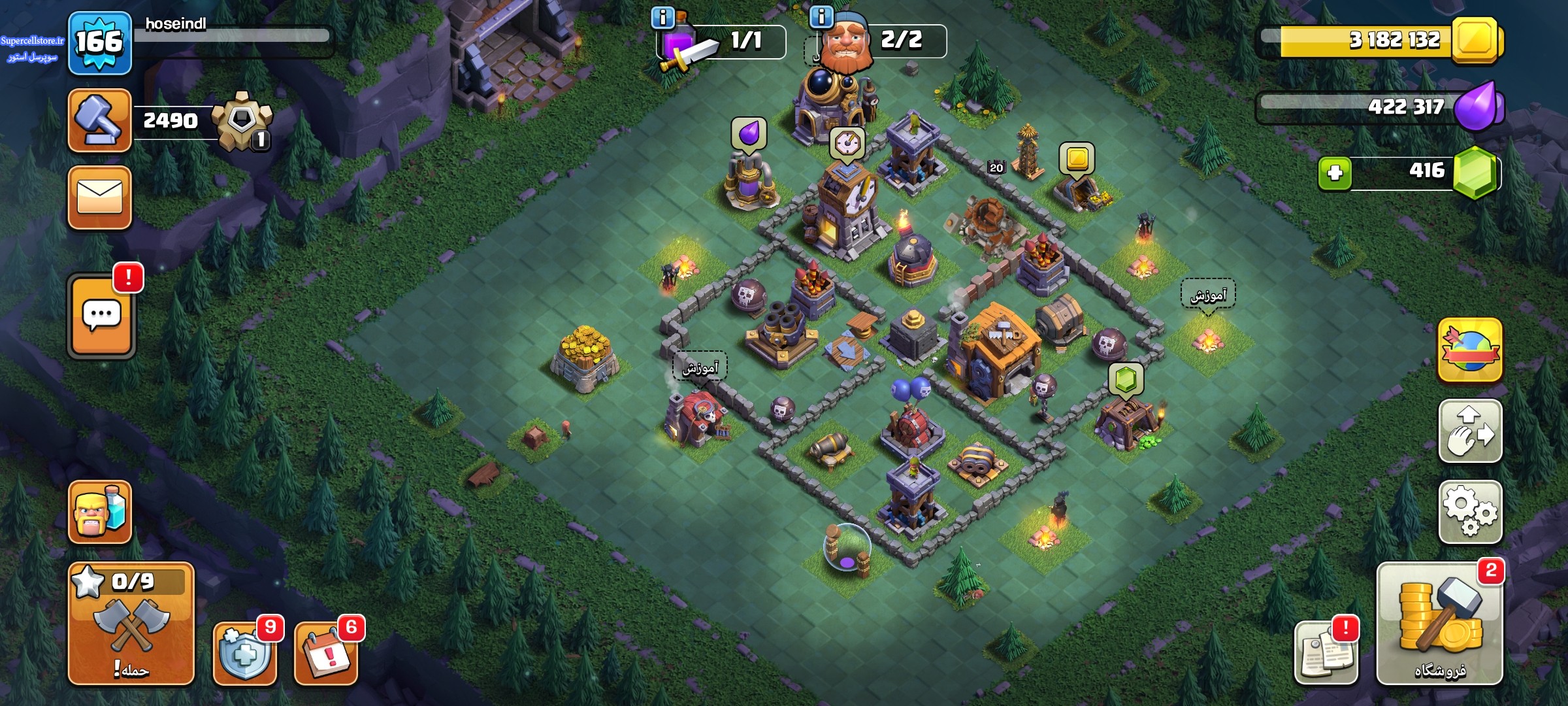Open the globe with ribbon button
Viewport: 1568px width, 706px height.
[x=1470, y=350]
